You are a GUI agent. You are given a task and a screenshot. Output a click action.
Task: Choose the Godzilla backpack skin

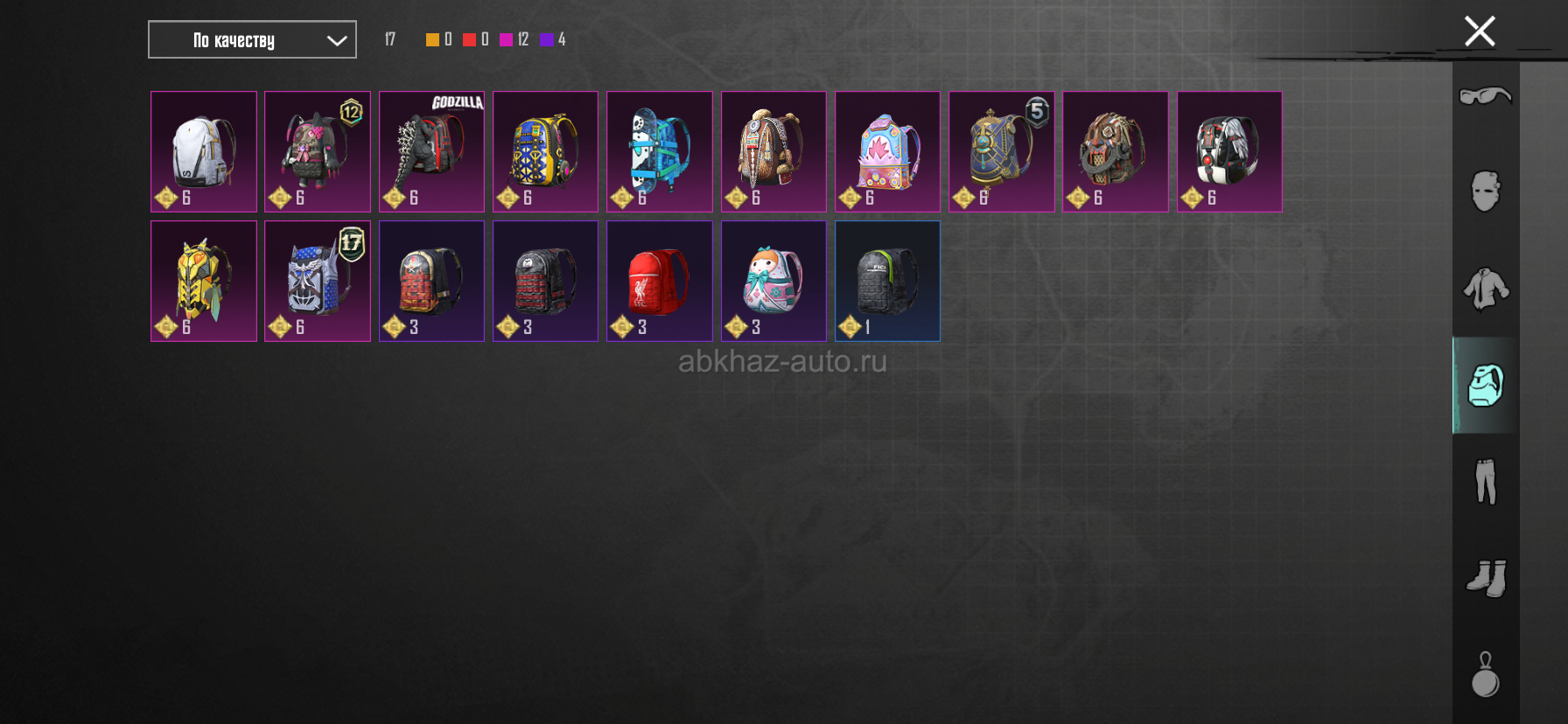coord(431,151)
